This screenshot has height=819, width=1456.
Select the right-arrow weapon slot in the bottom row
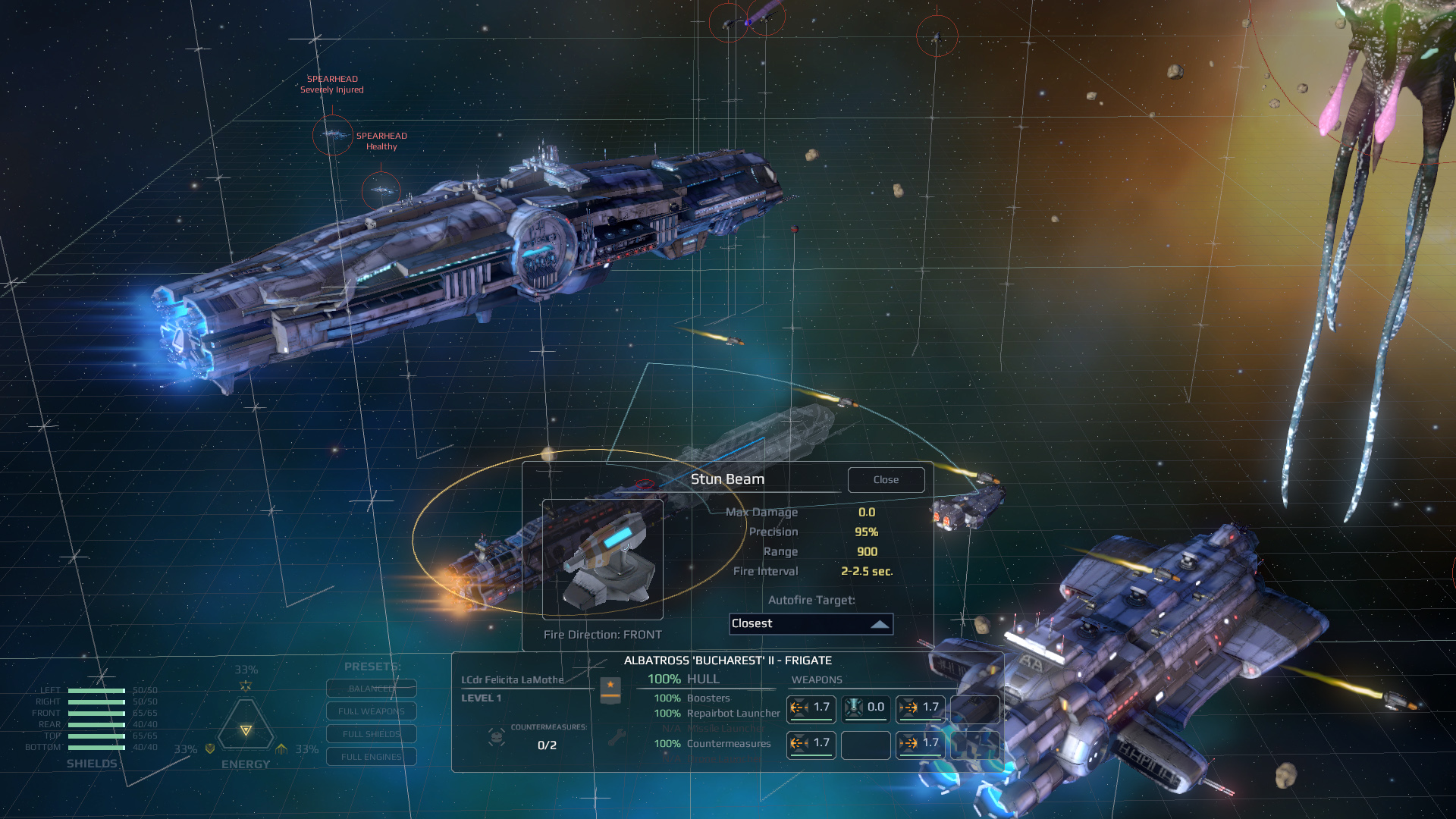tap(920, 745)
